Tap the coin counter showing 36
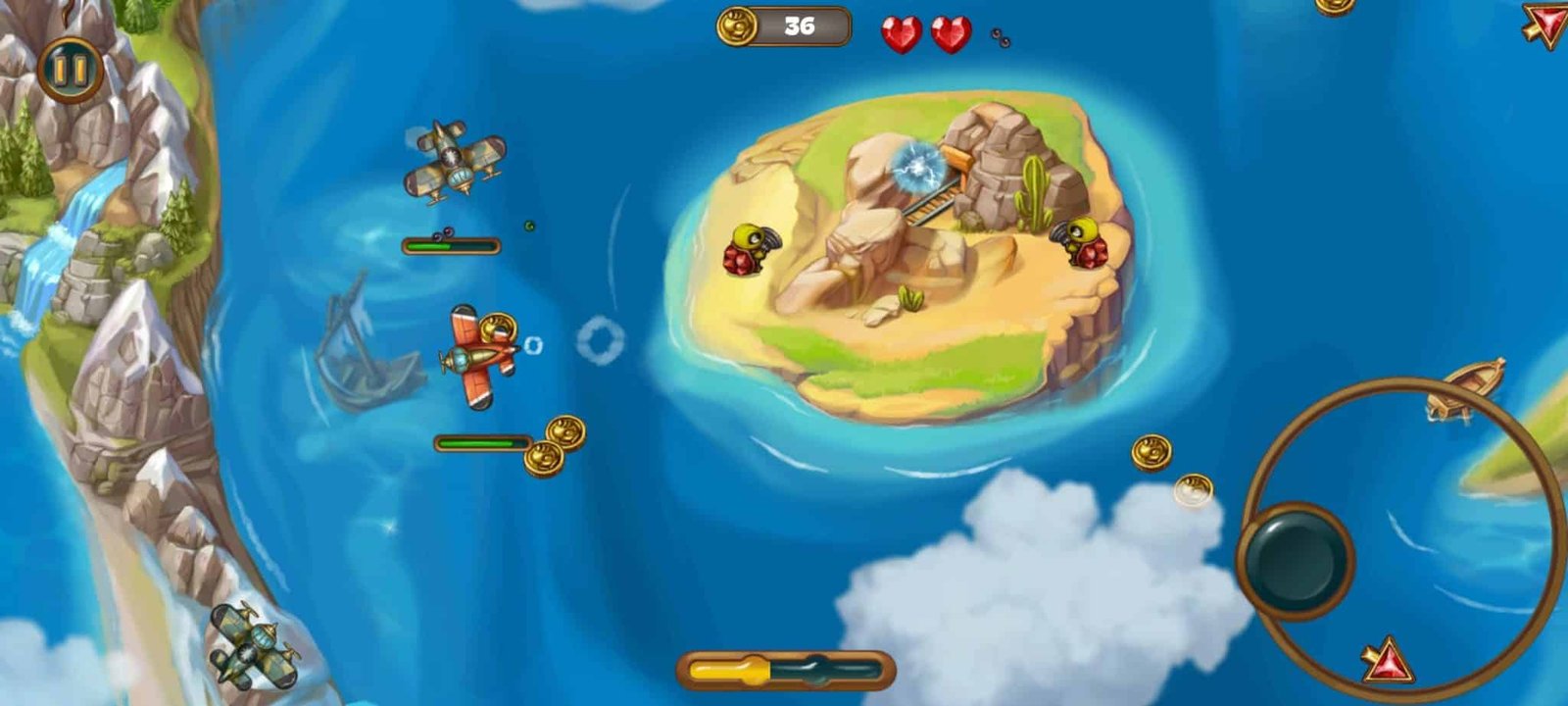This screenshot has height=706, width=1568. point(779,25)
